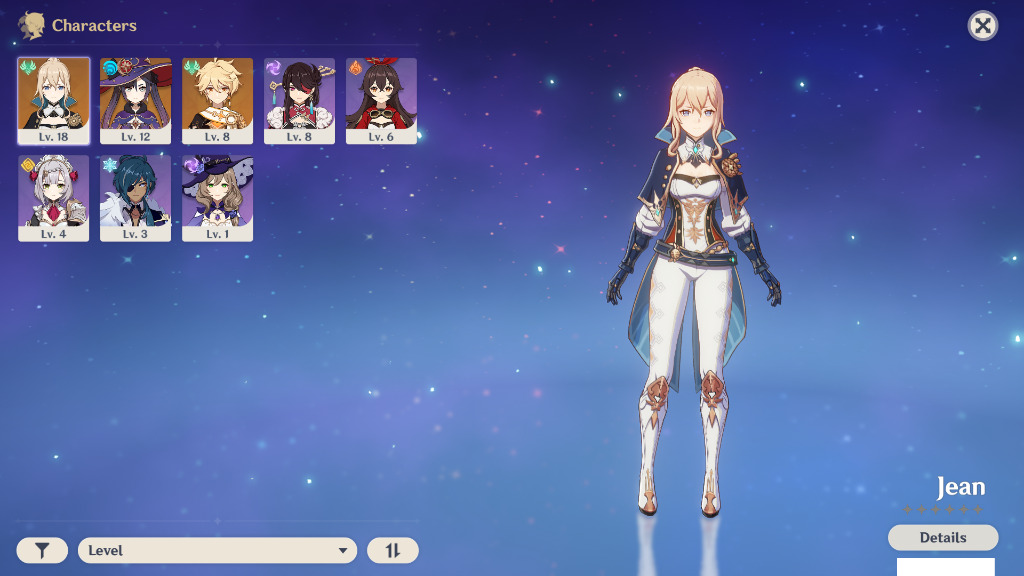The image size is (1024, 576).
Task: Select the Lv. 8 blond Traveler card
Action: pos(218,100)
